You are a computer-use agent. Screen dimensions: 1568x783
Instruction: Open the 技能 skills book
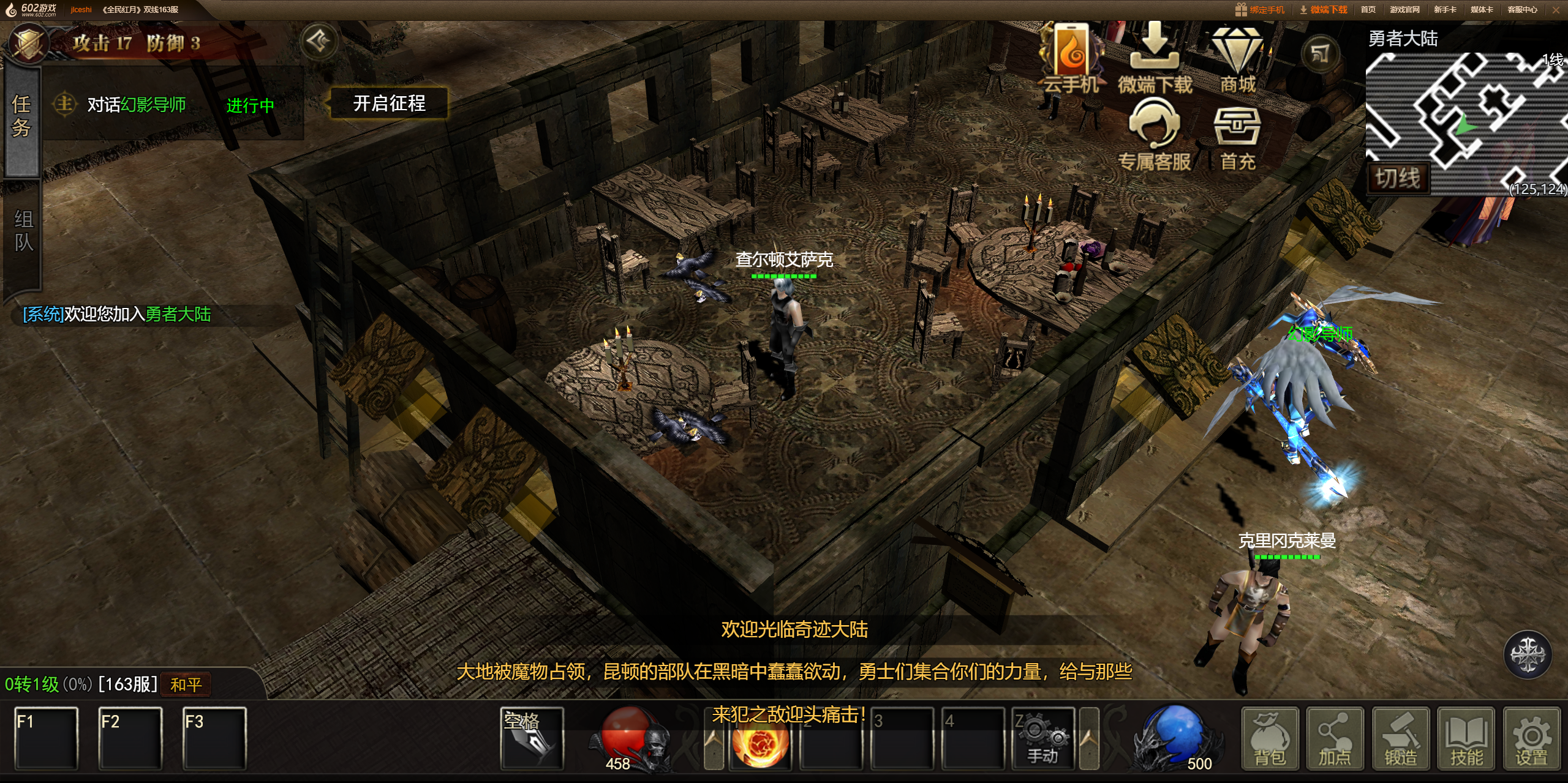[1466, 739]
